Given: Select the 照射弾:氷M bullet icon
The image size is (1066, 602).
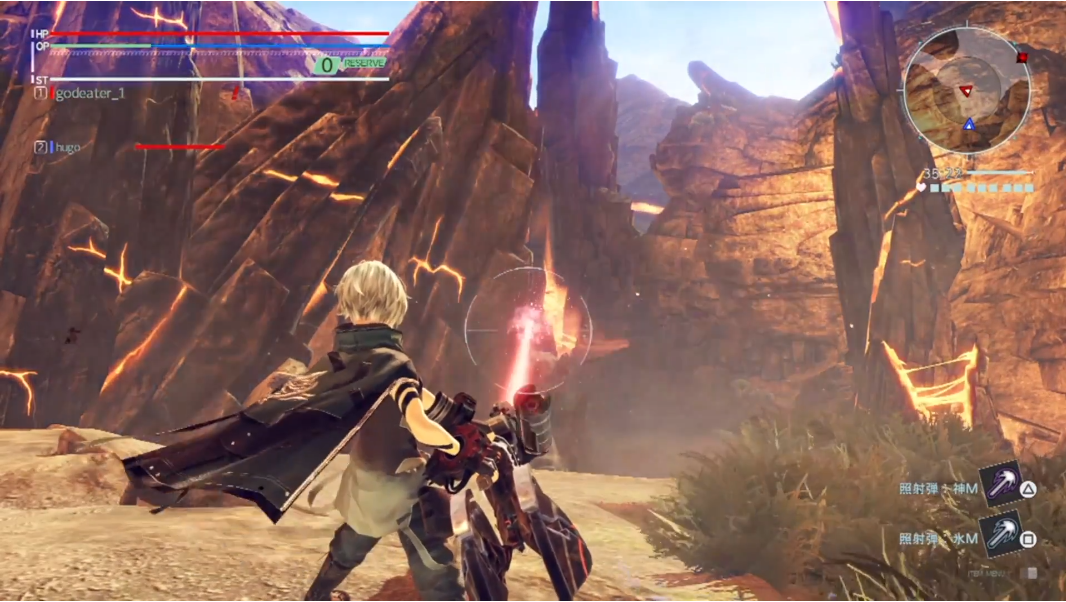Looking at the screenshot, I should point(999,535).
